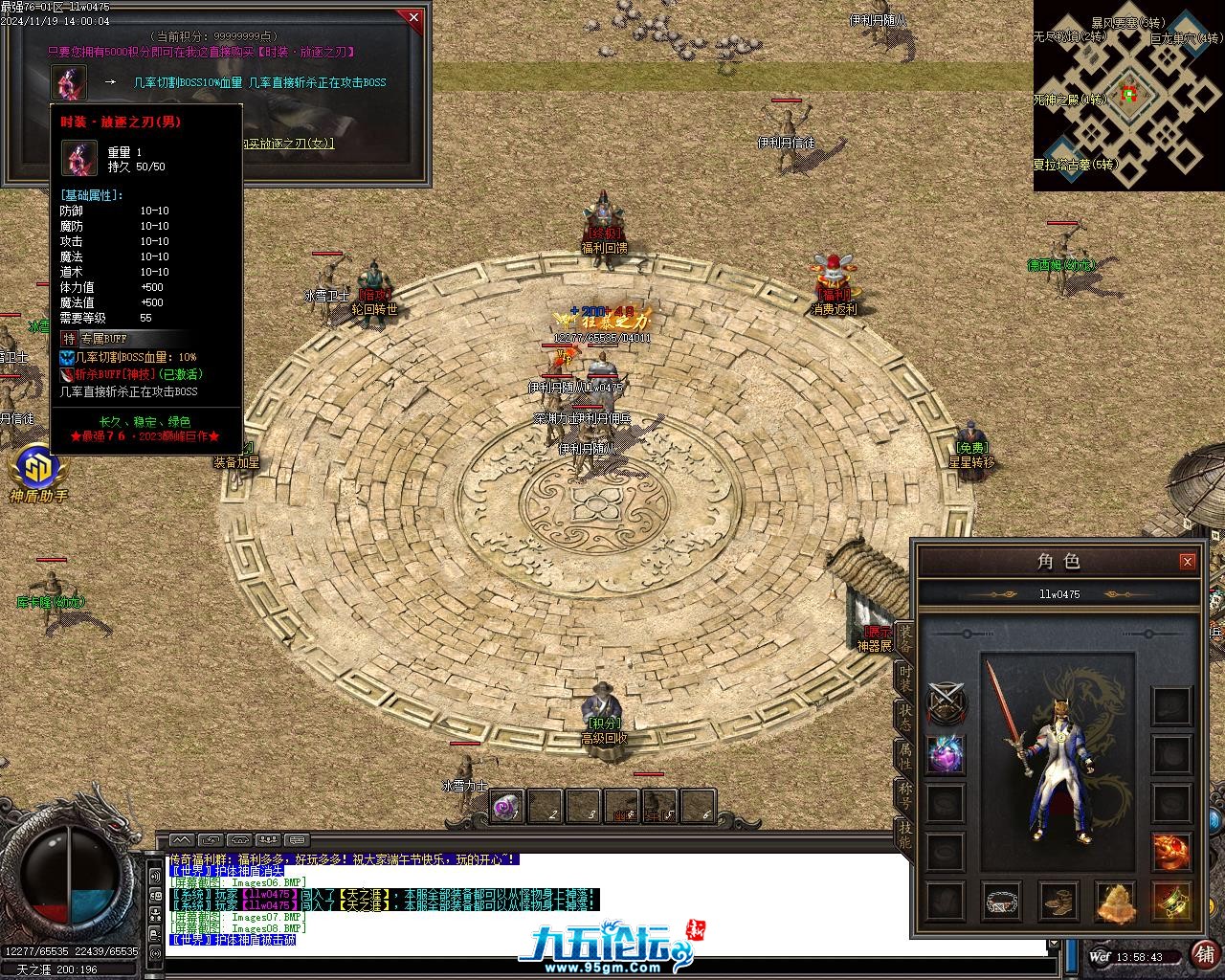
Task: Open the 神盾助手 helper icon
Action: coord(38,473)
